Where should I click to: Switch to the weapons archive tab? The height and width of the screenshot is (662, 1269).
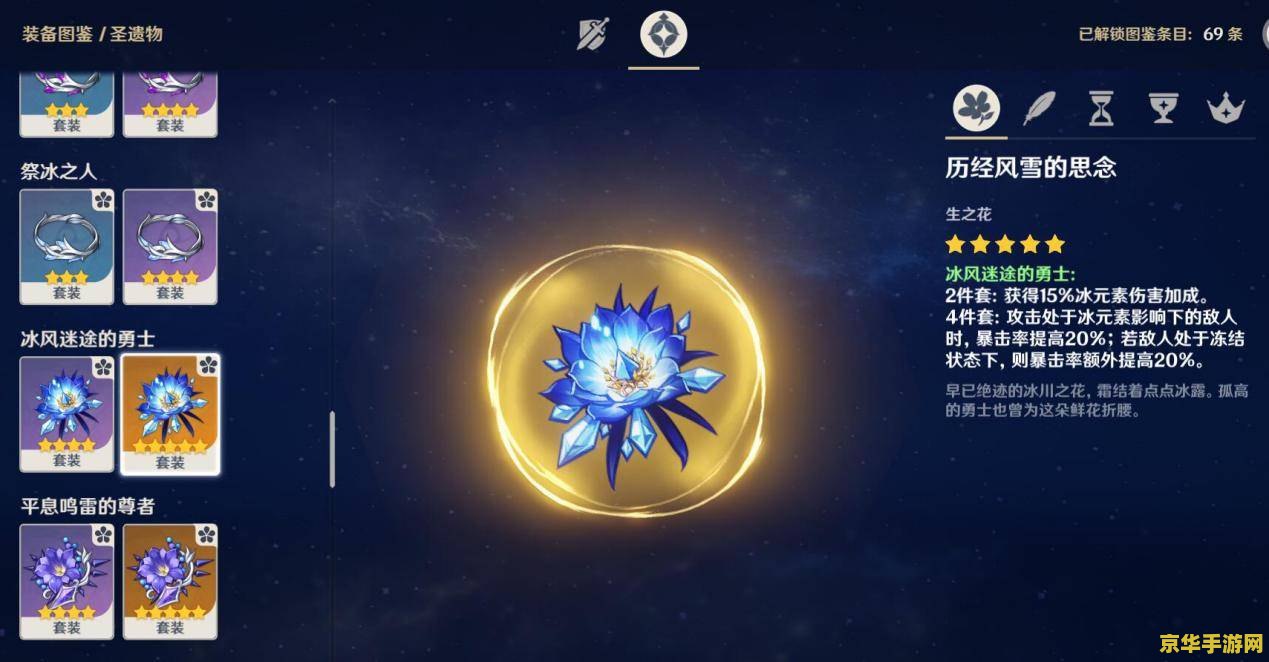pyautogui.click(x=593, y=35)
